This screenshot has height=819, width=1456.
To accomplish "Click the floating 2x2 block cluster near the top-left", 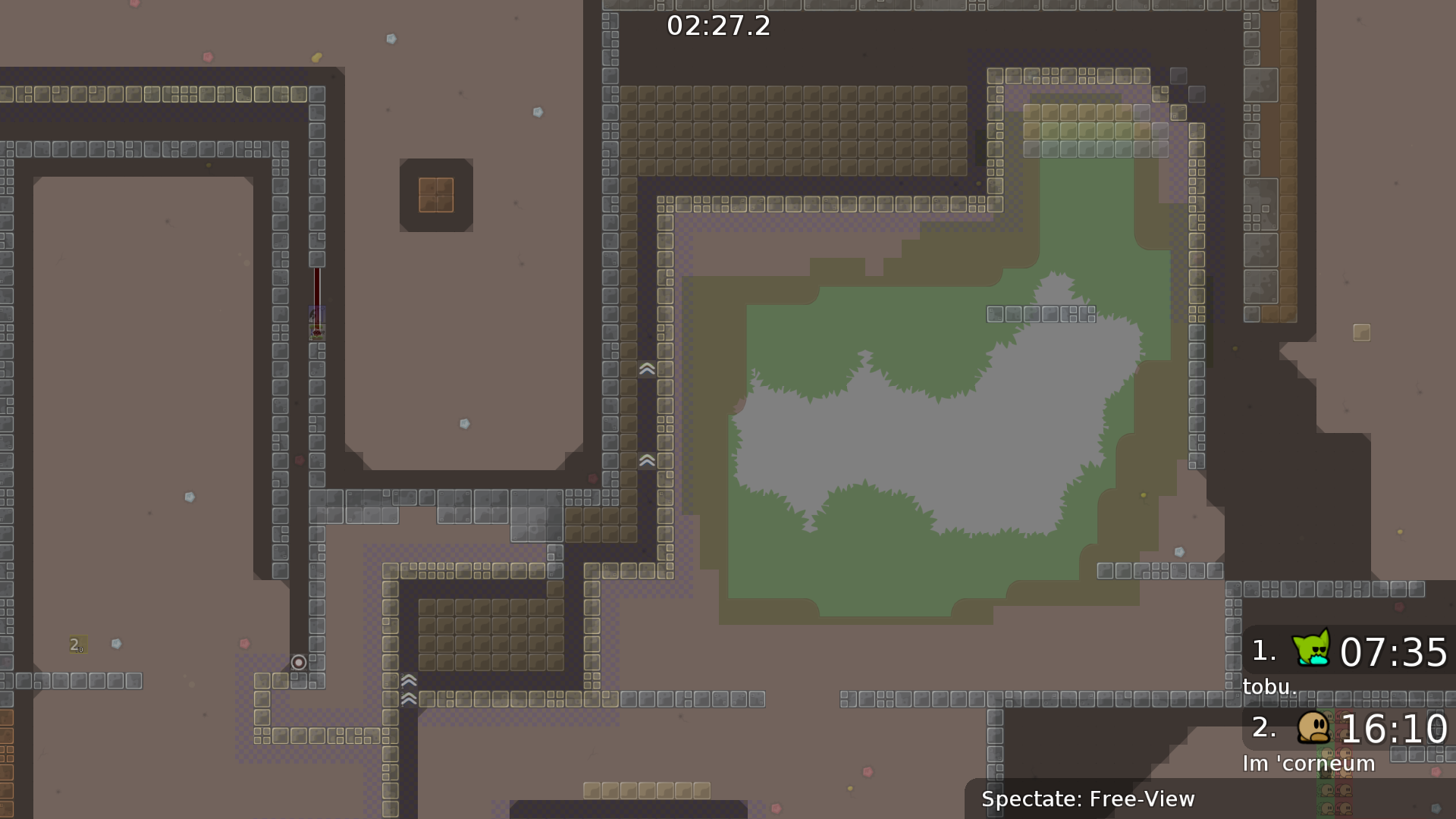I will click(x=435, y=196).
